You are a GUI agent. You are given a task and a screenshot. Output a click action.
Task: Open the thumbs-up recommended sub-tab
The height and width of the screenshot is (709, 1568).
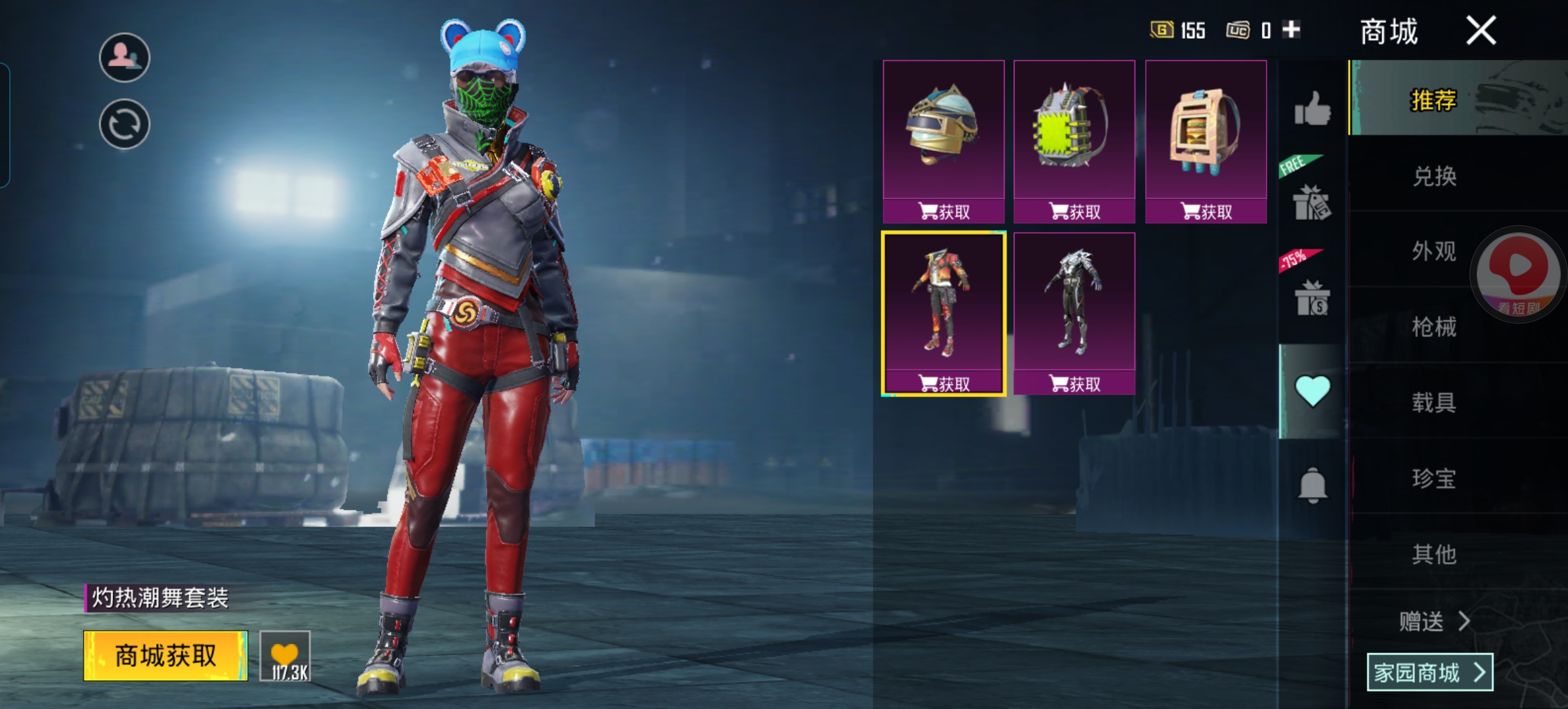point(1312,108)
